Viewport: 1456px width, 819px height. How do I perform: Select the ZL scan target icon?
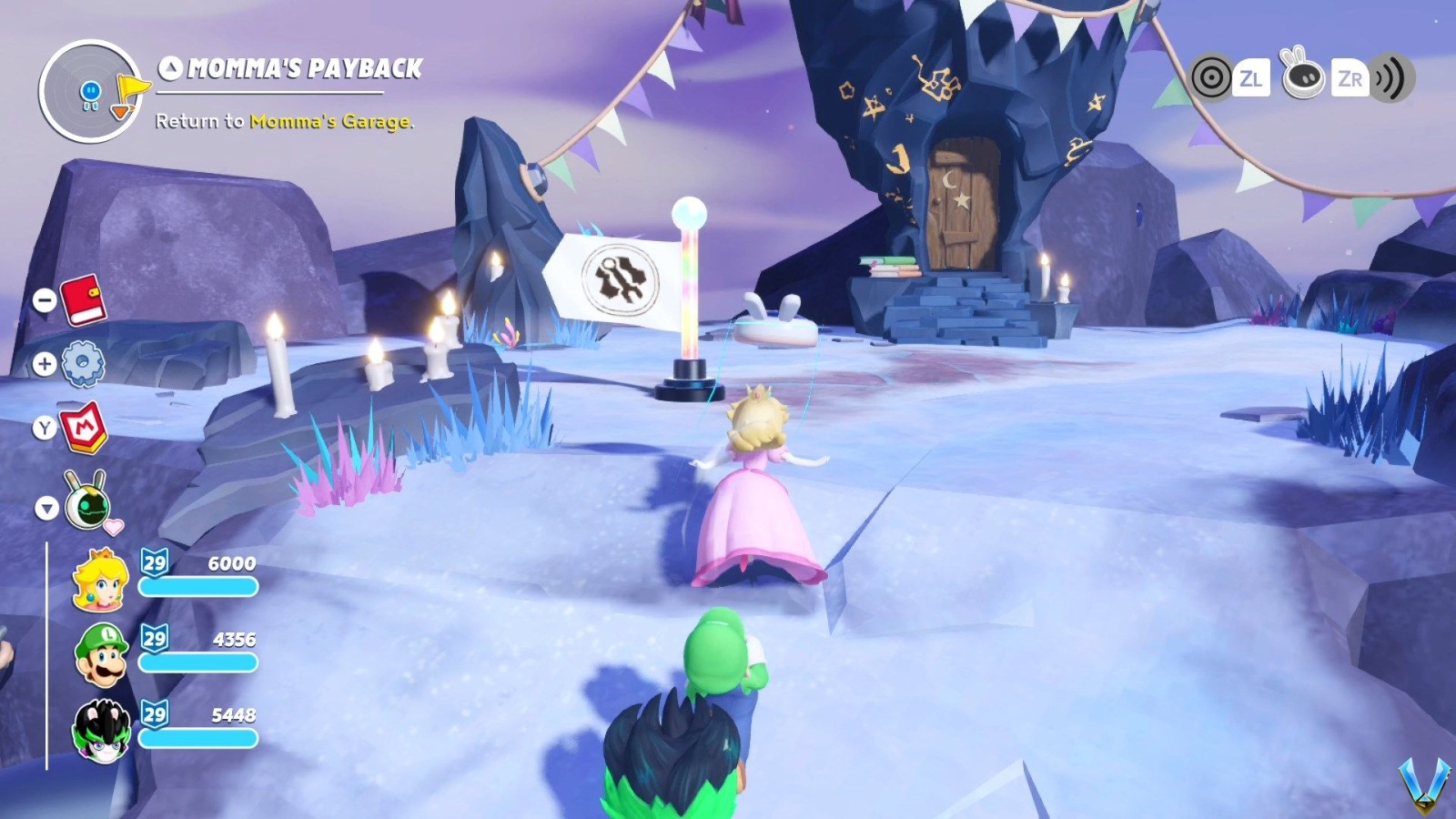[x=1210, y=78]
